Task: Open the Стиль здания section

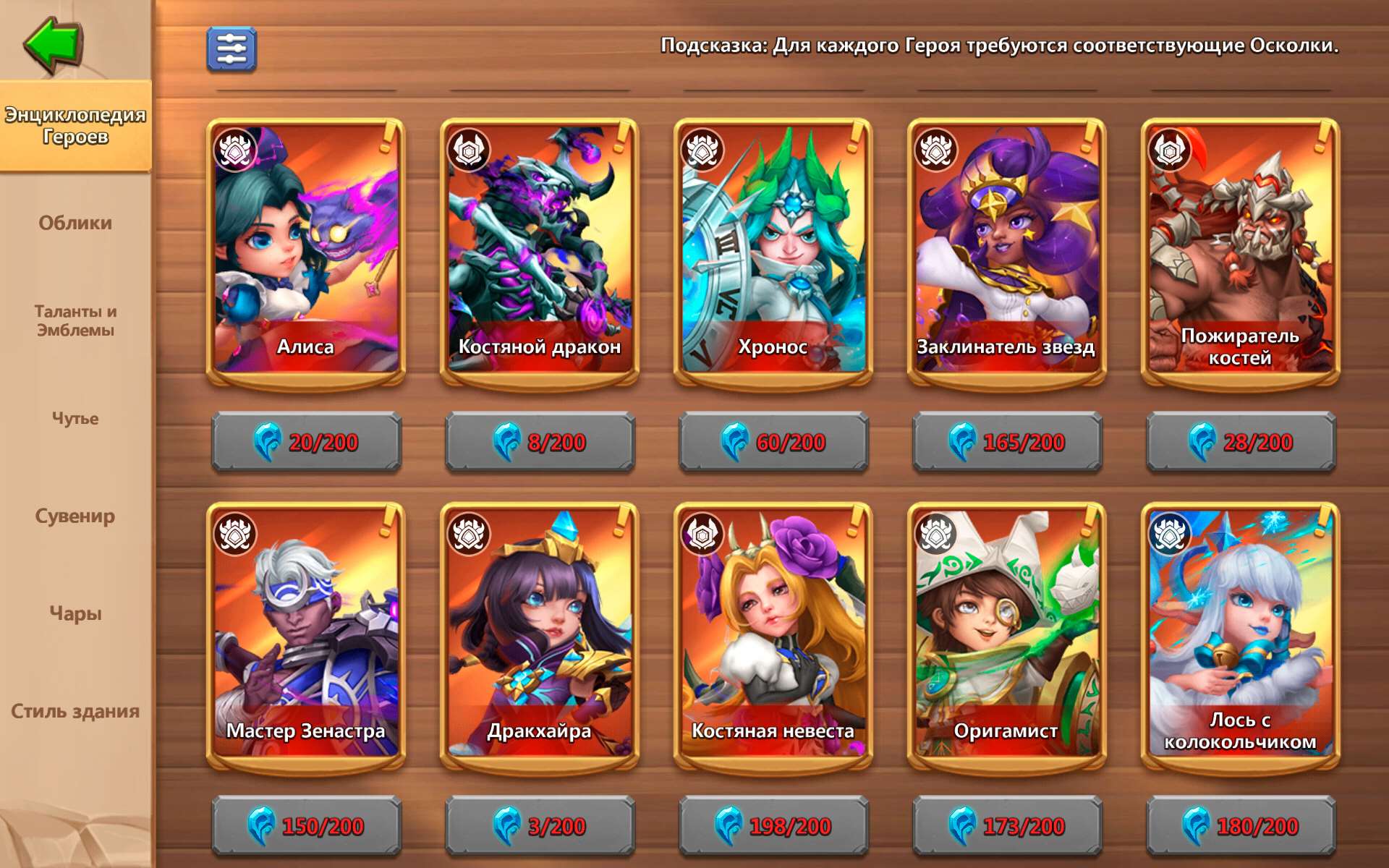Action: [x=75, y=711]
